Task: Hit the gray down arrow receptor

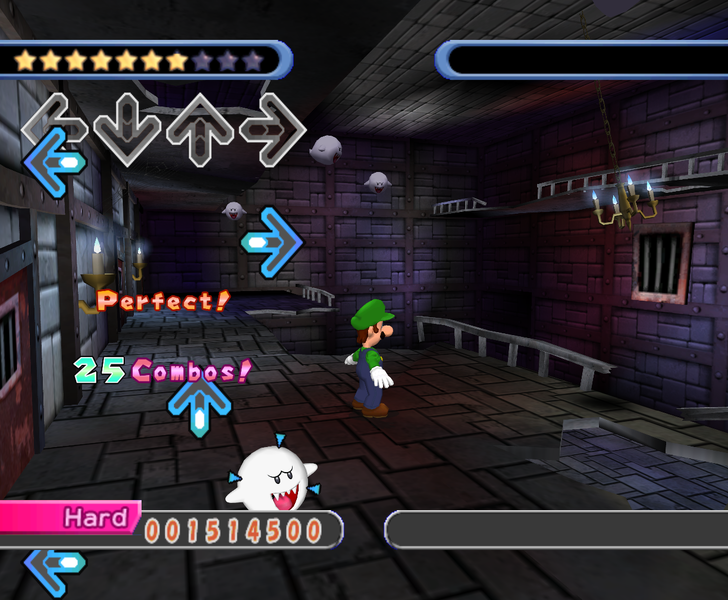Action: [x=127, y=128]
